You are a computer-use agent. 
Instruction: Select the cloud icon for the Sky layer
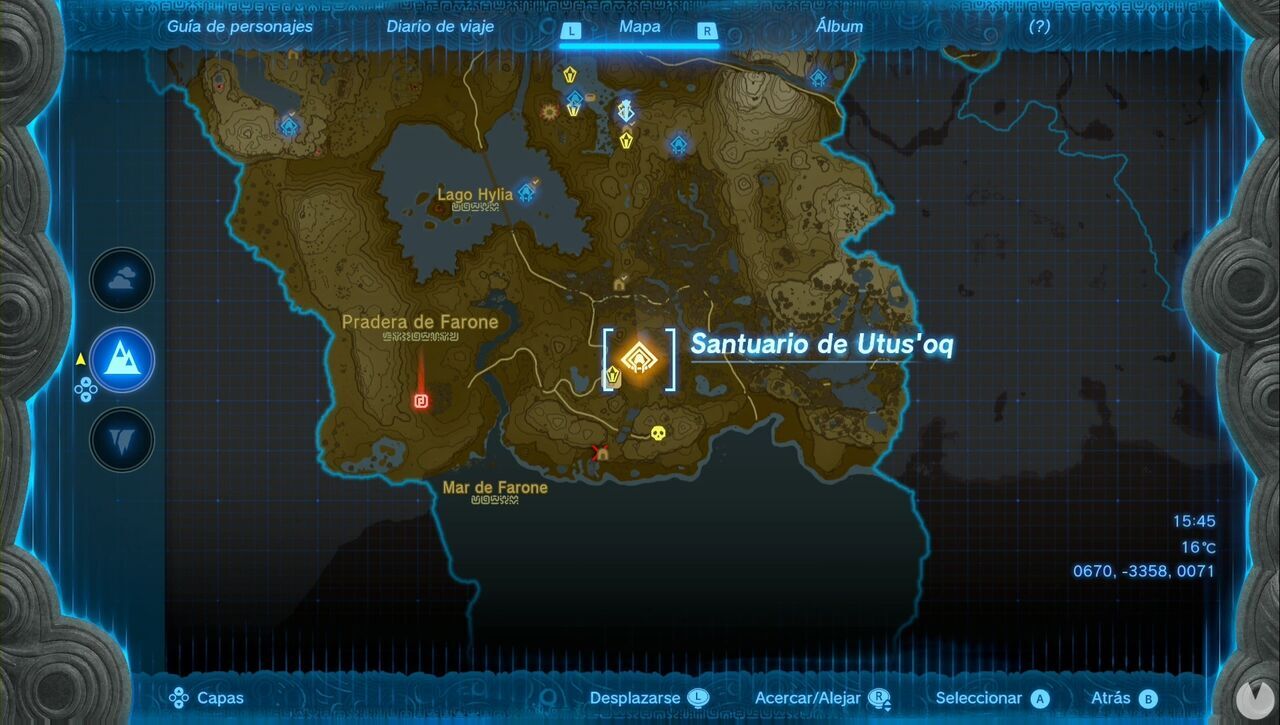(x=120, y=280)
